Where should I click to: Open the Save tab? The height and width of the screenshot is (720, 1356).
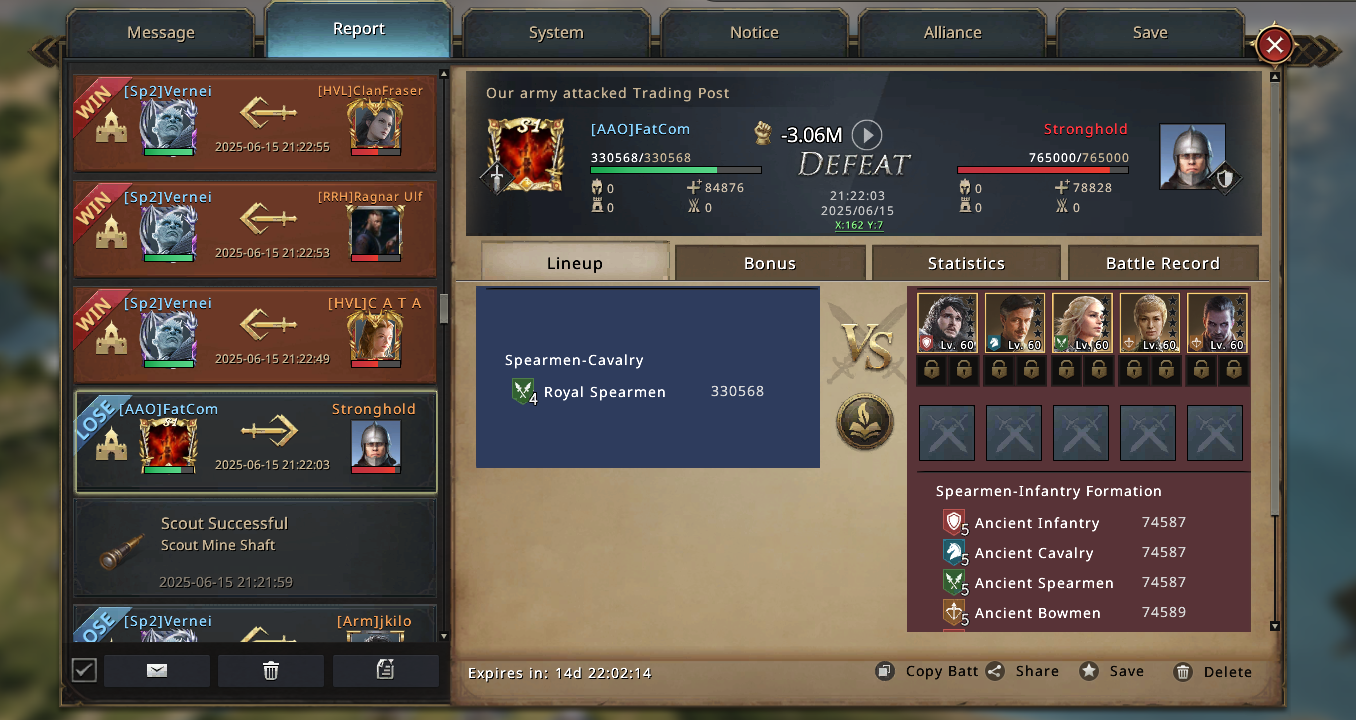[1150, 33]
